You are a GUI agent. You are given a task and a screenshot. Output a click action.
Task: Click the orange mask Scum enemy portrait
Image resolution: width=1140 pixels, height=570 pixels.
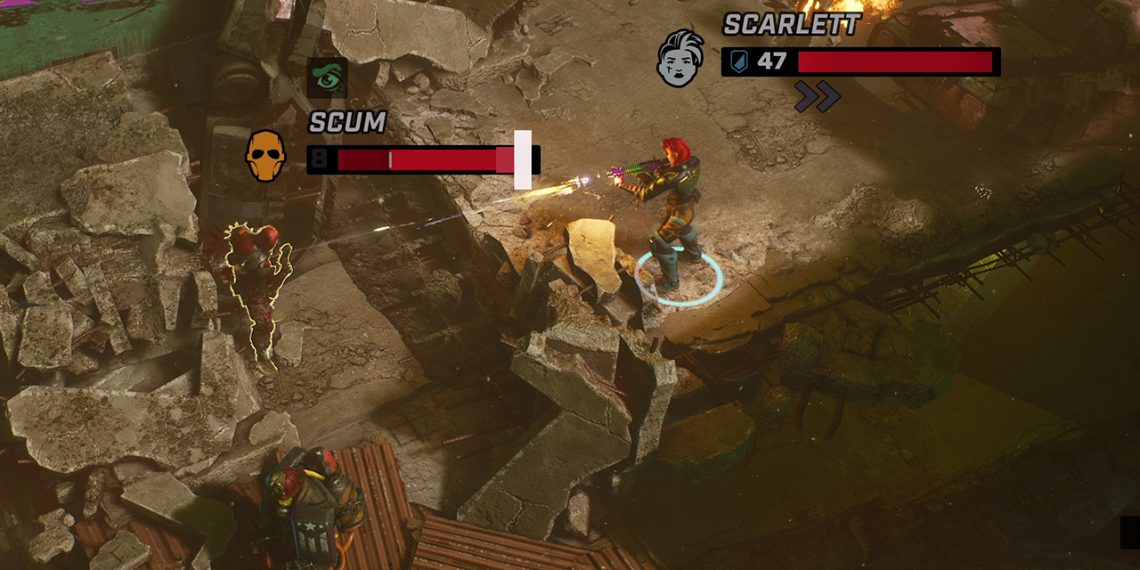coord(262,157)
